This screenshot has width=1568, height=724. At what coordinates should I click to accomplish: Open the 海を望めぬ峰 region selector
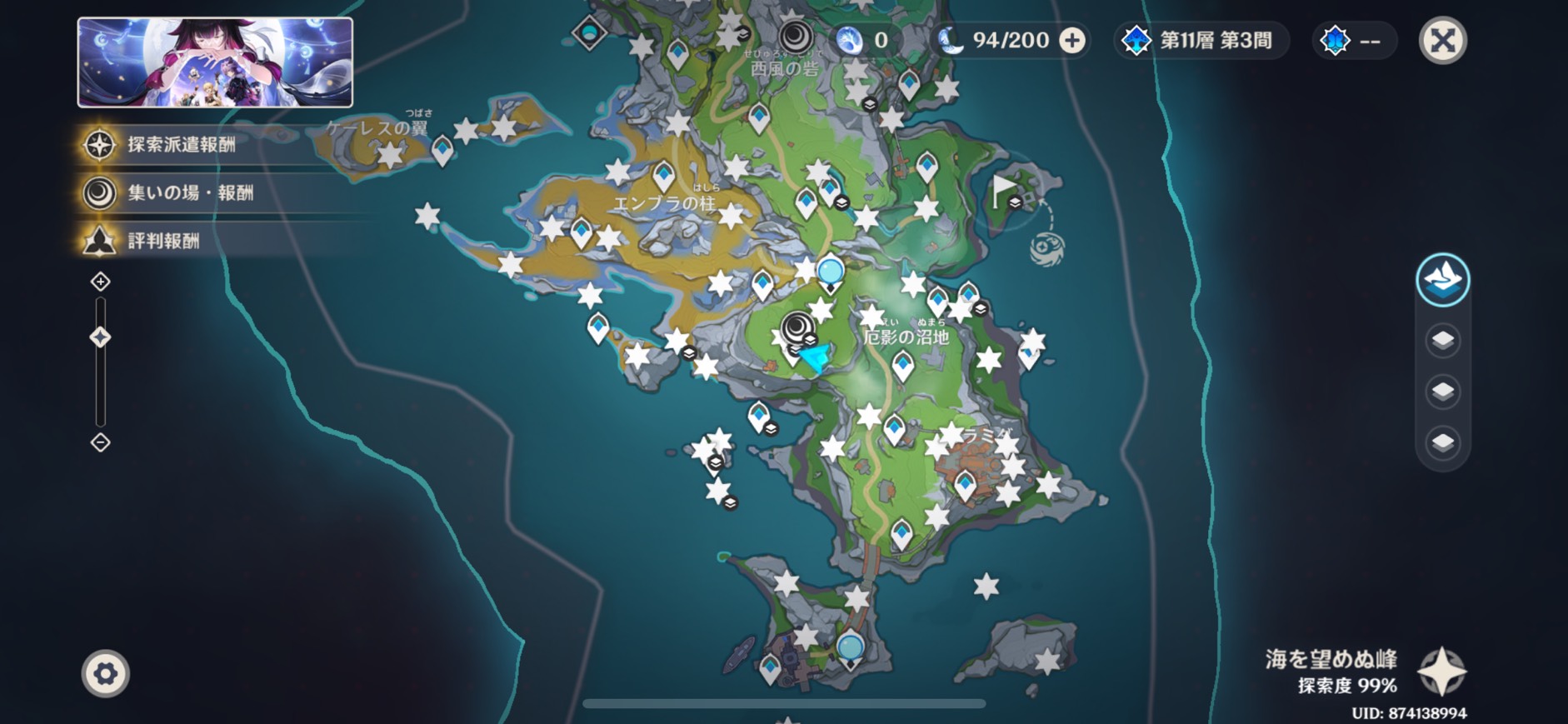(1441, 672)
